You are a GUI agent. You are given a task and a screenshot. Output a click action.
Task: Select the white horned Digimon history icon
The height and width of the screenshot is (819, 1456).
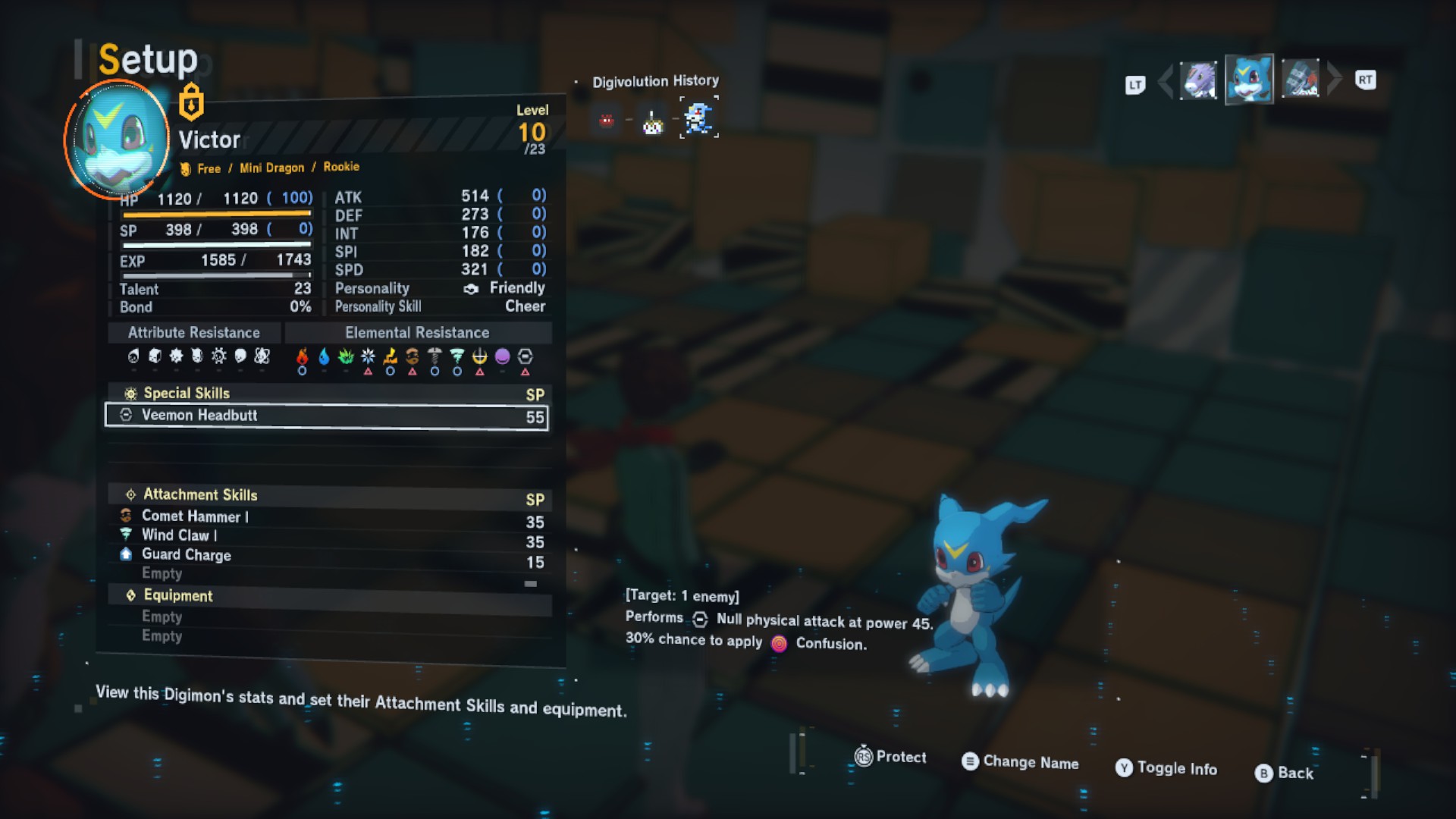(652, 121)
